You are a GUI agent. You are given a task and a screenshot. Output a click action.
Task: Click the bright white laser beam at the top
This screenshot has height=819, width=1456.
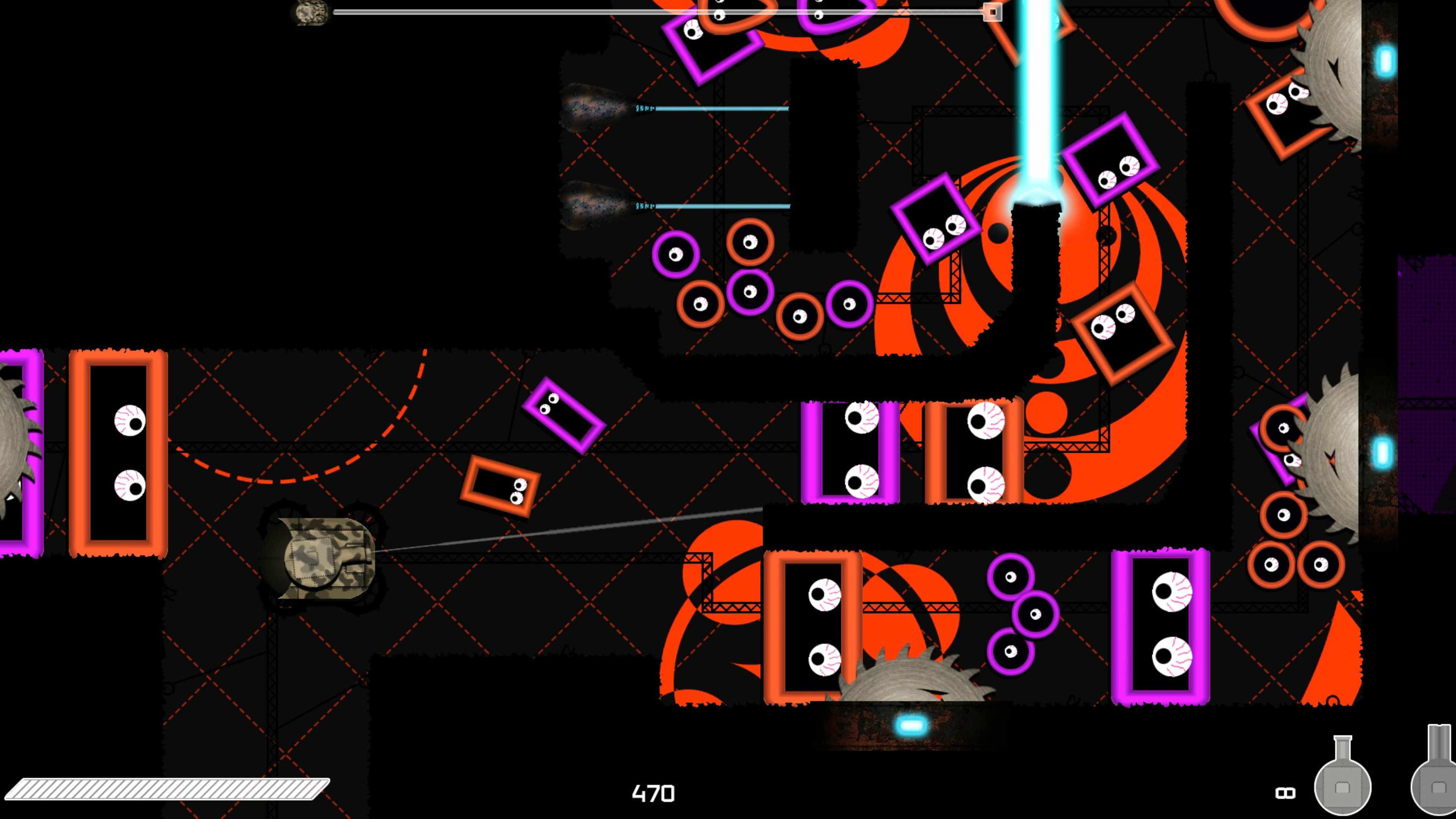[1037, 85]
